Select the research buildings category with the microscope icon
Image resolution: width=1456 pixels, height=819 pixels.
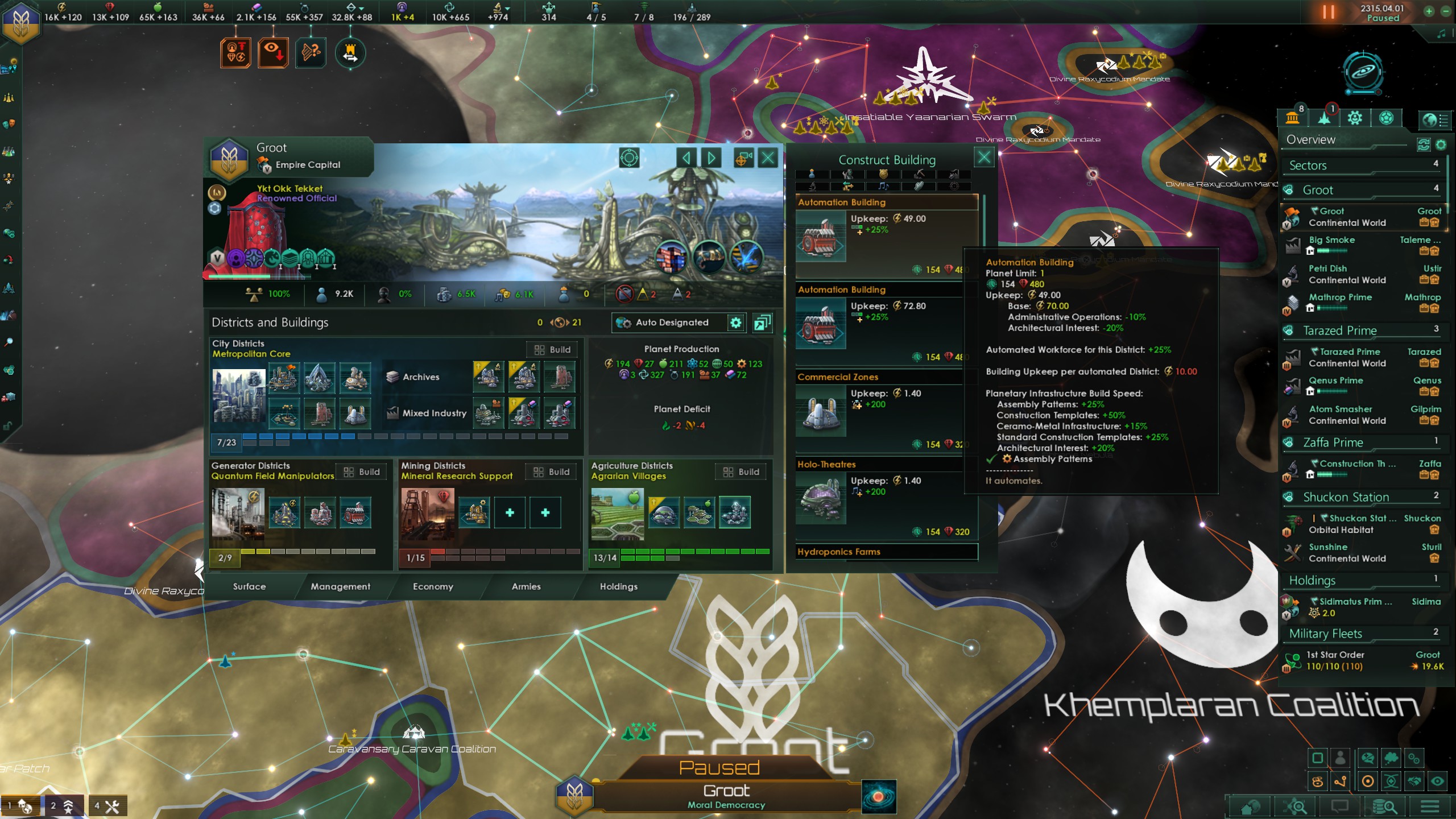813,187
